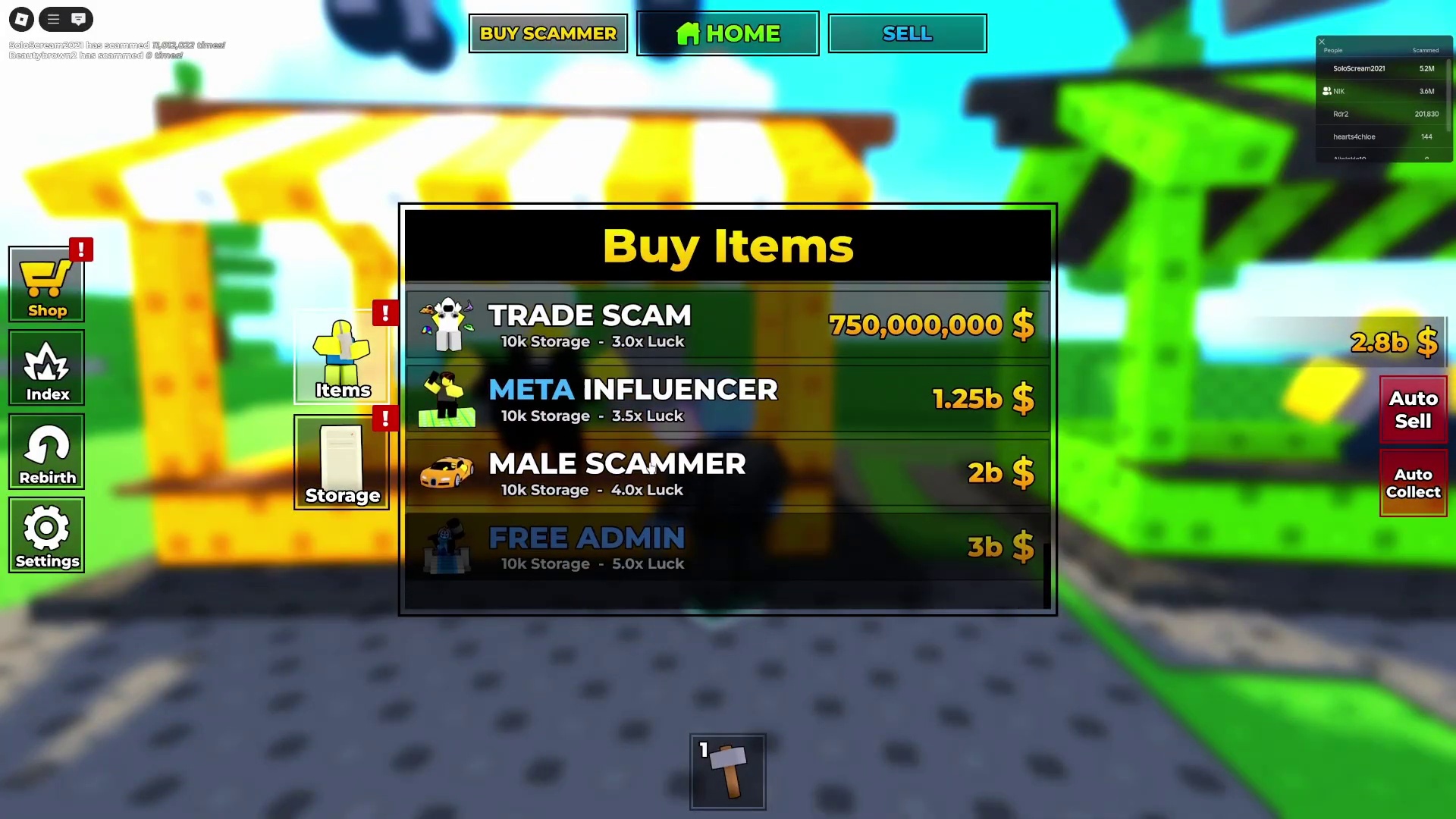Open the Roblox hamburger menu

pos(52,19)
